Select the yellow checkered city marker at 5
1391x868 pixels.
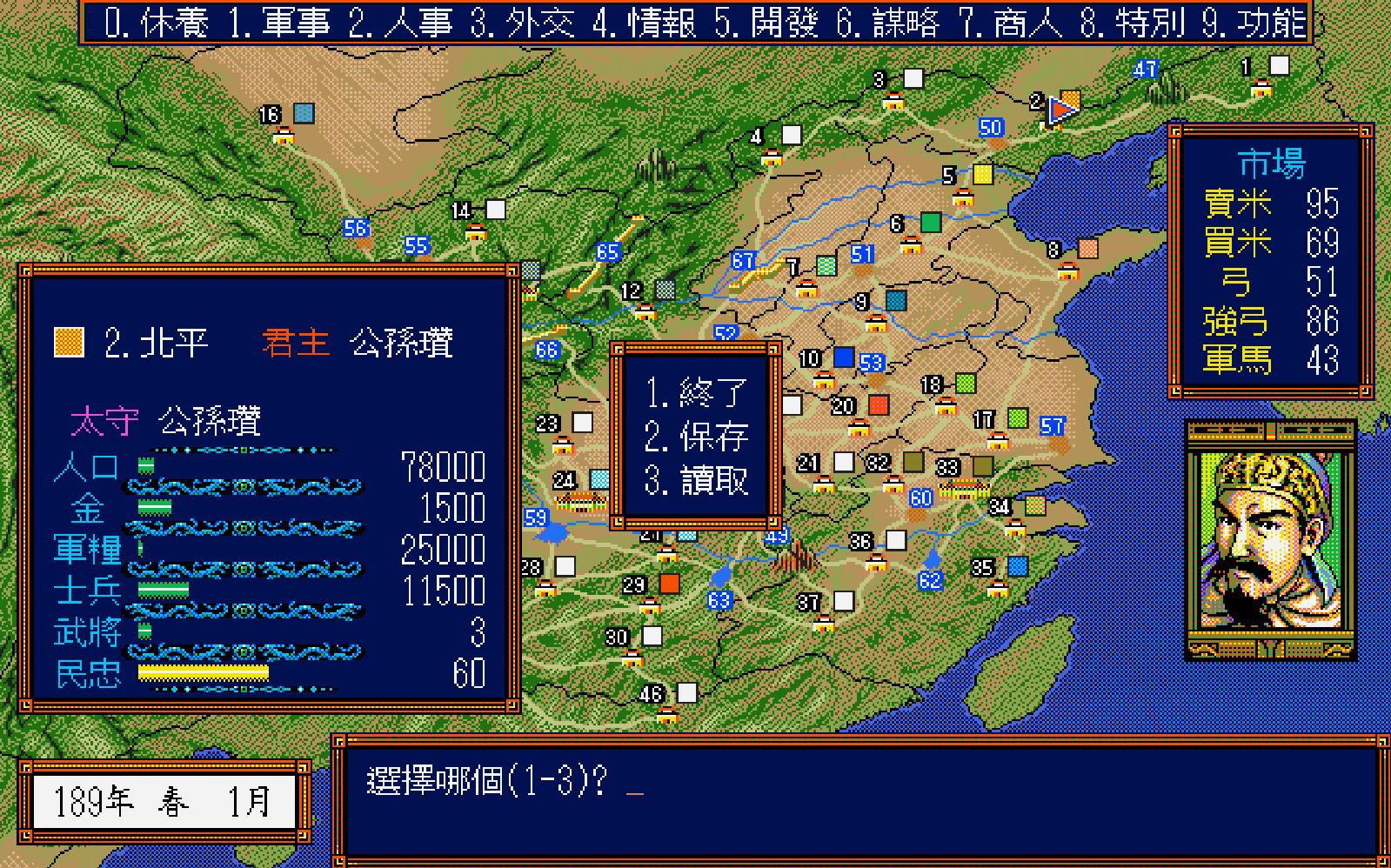coord(981,174)
